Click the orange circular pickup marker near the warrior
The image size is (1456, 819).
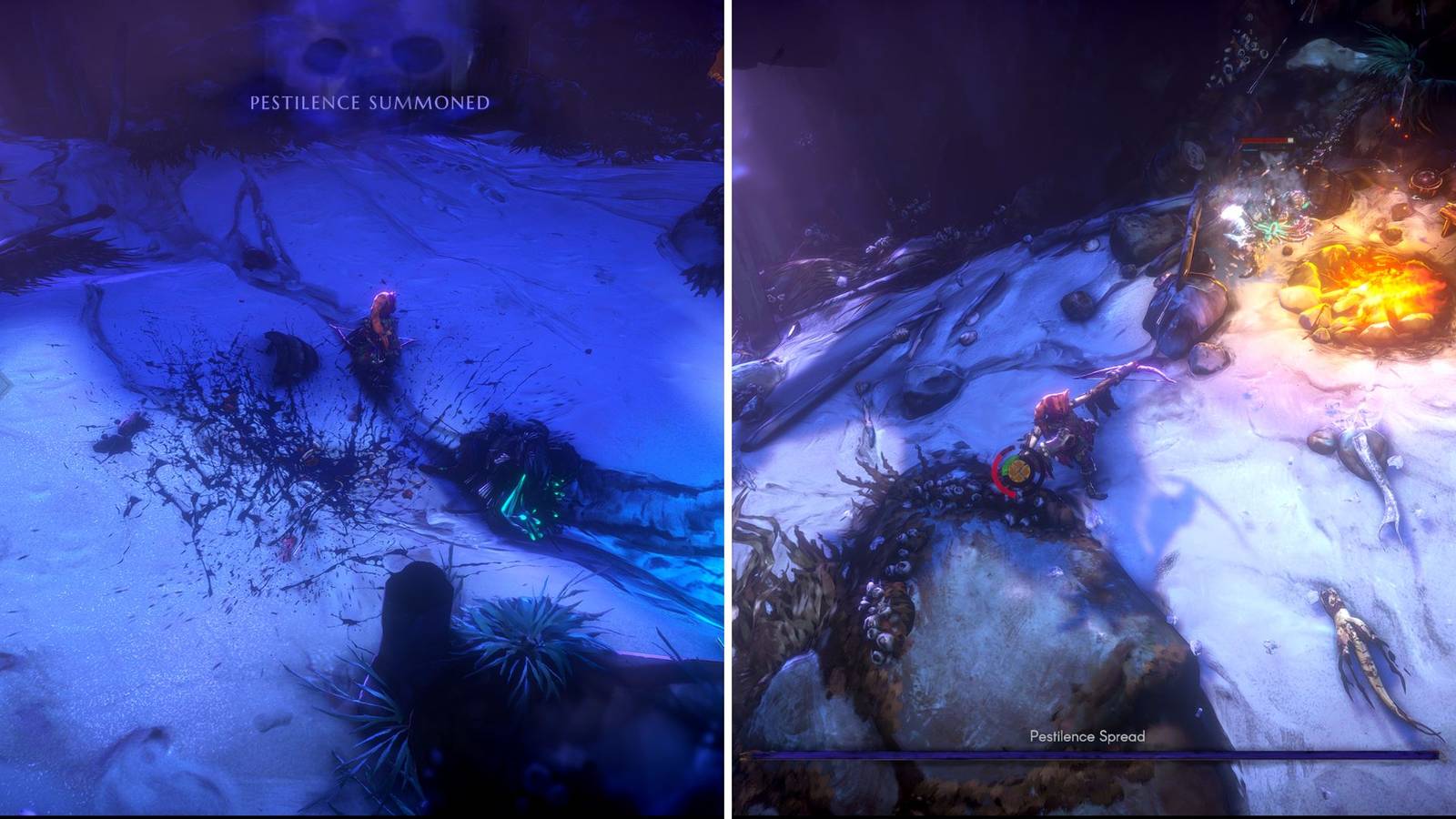point(1019,470)
